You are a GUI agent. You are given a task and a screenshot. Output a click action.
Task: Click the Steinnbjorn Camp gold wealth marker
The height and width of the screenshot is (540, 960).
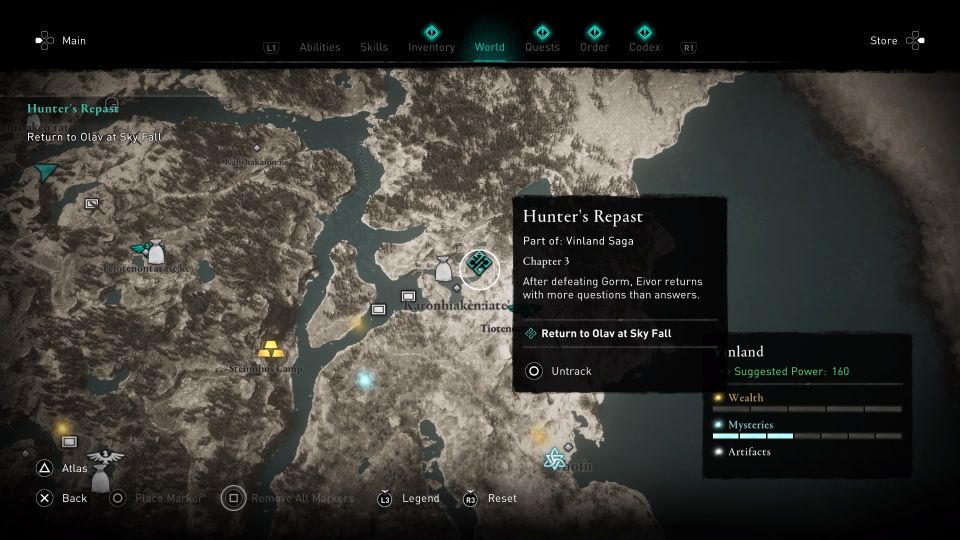270,351
